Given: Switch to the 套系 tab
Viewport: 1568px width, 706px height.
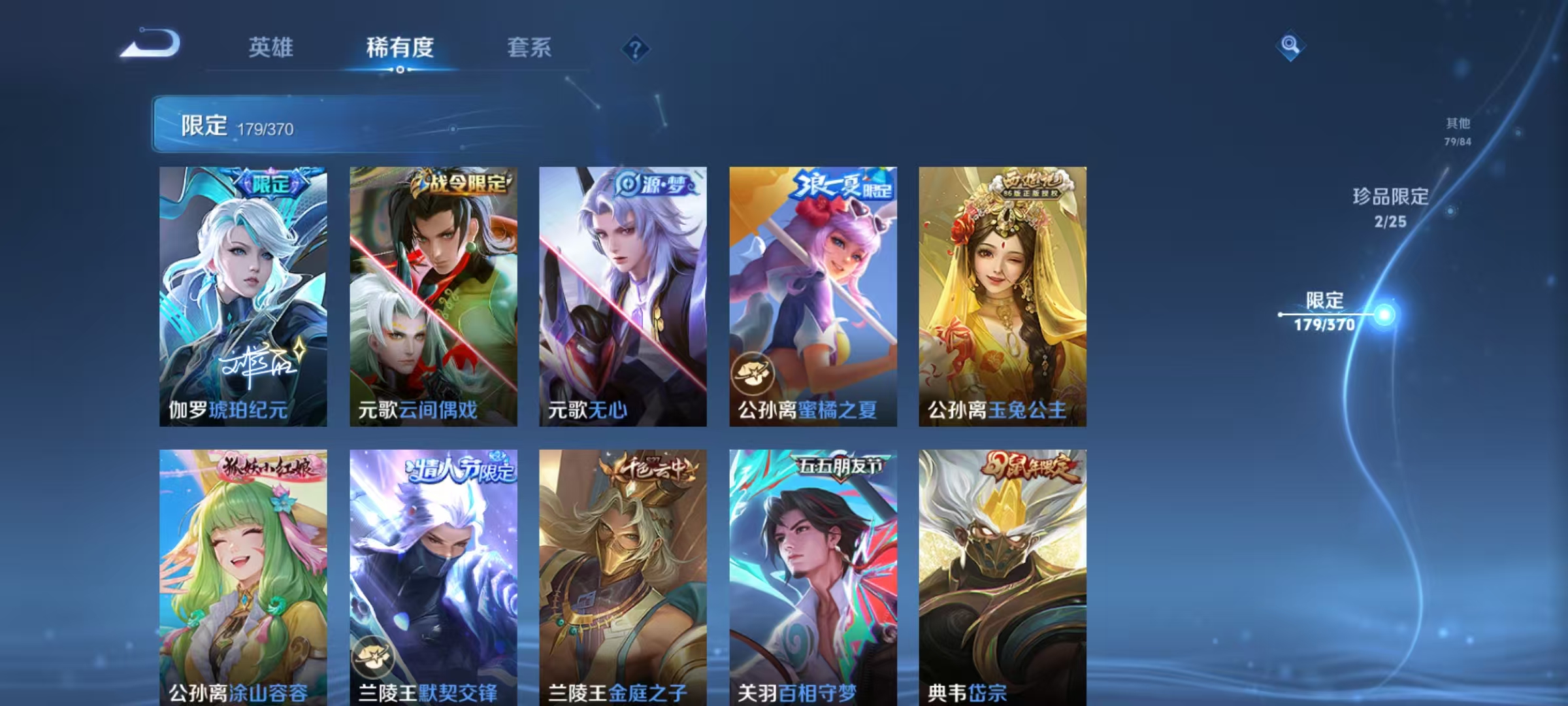Looking at the screenshot, I should coord(529,47).
